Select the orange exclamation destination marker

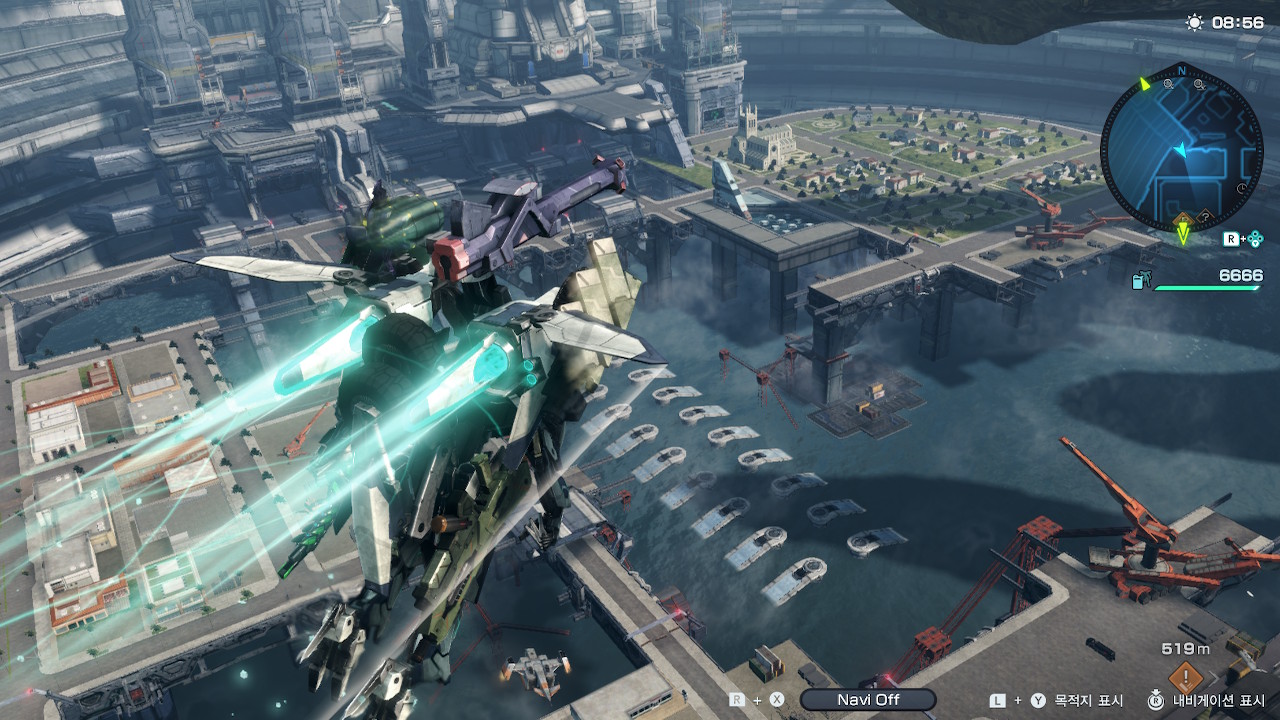tap(1185, 677)
